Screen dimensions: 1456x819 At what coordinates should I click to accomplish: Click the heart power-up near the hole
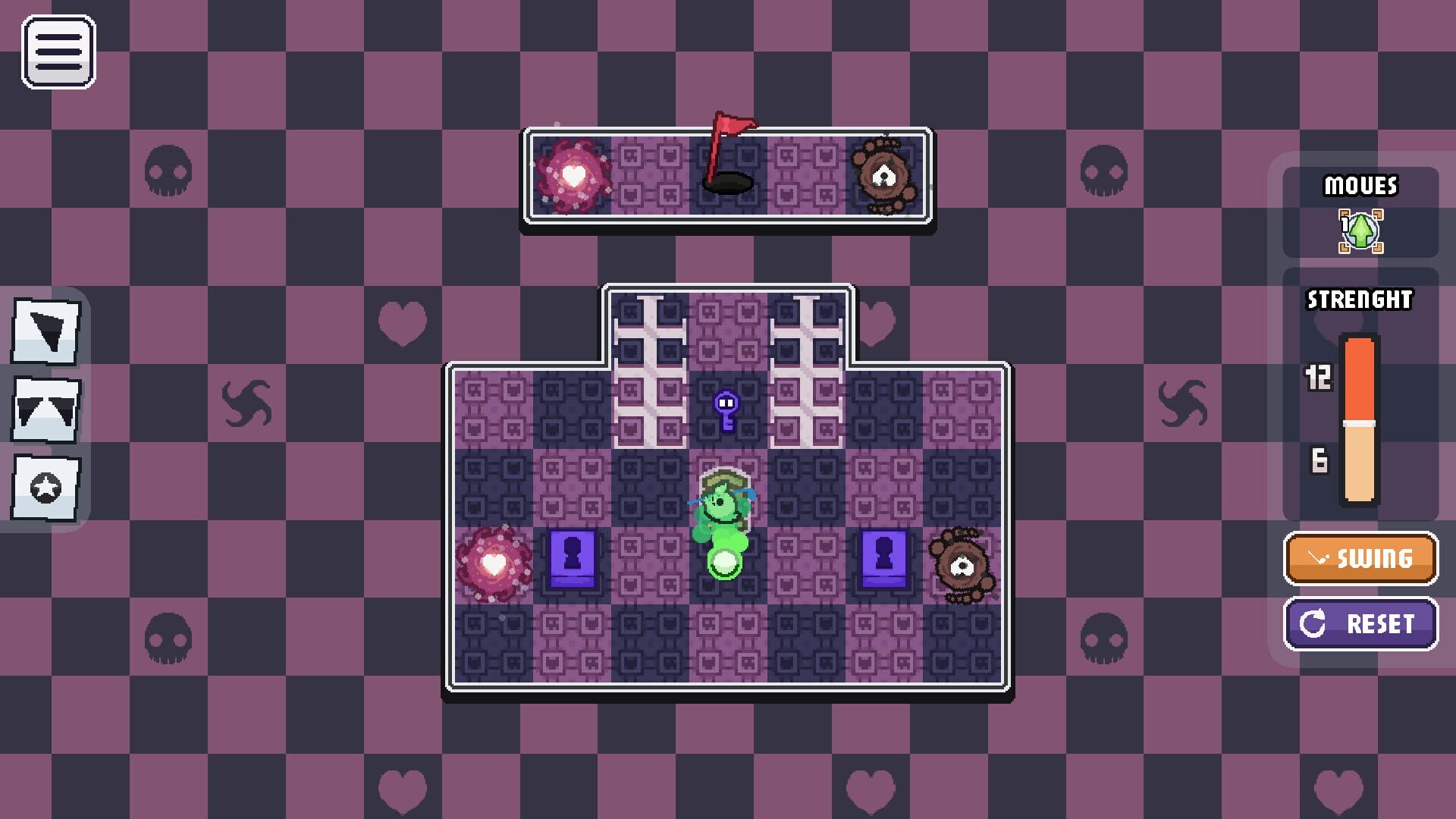coord(575,173)
